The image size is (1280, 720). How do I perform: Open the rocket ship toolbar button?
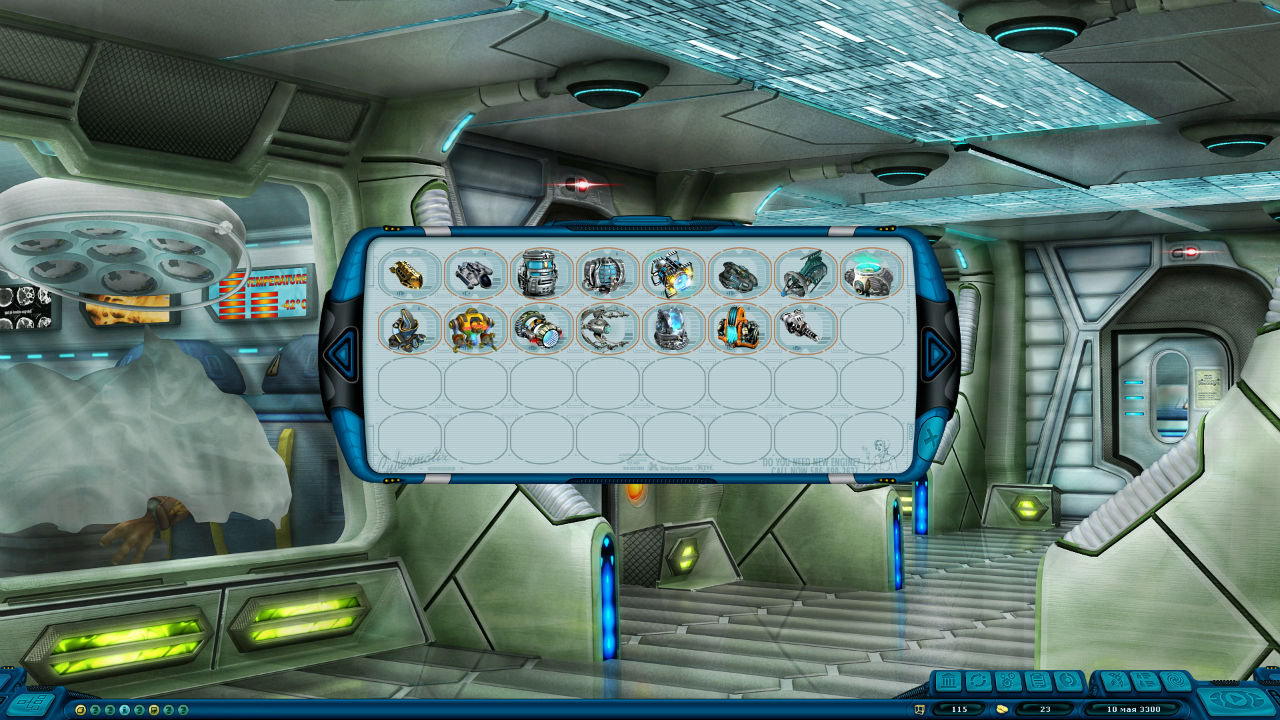point(1113,682)
